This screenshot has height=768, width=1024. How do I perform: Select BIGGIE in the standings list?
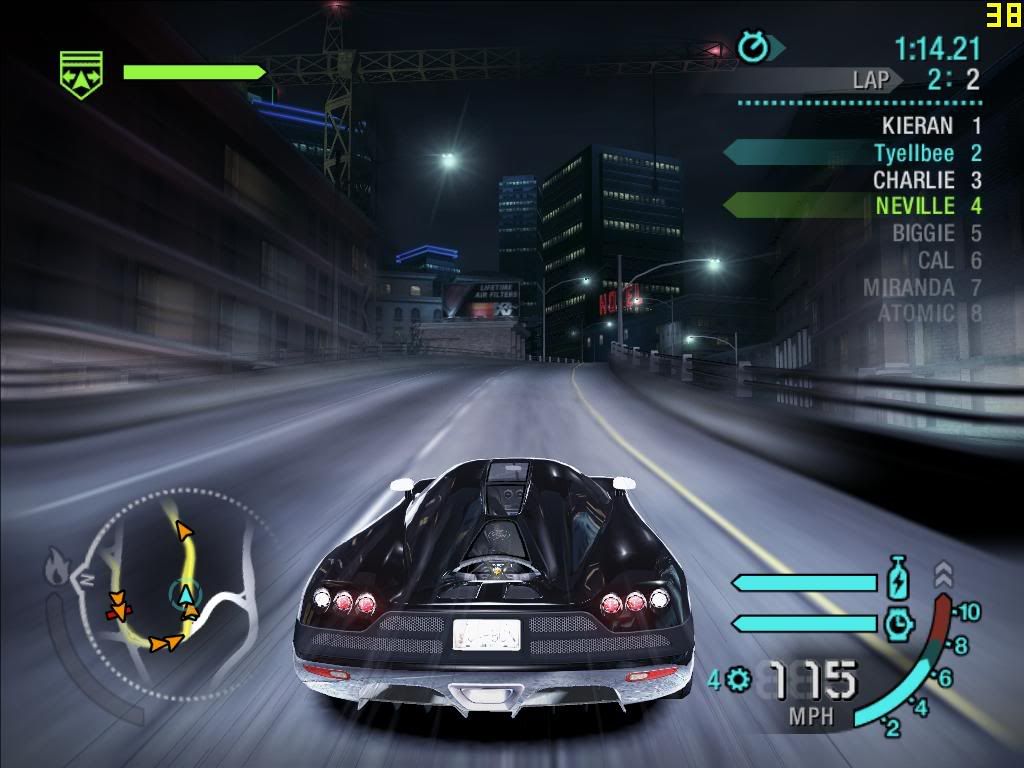click(x=922, y=233)
